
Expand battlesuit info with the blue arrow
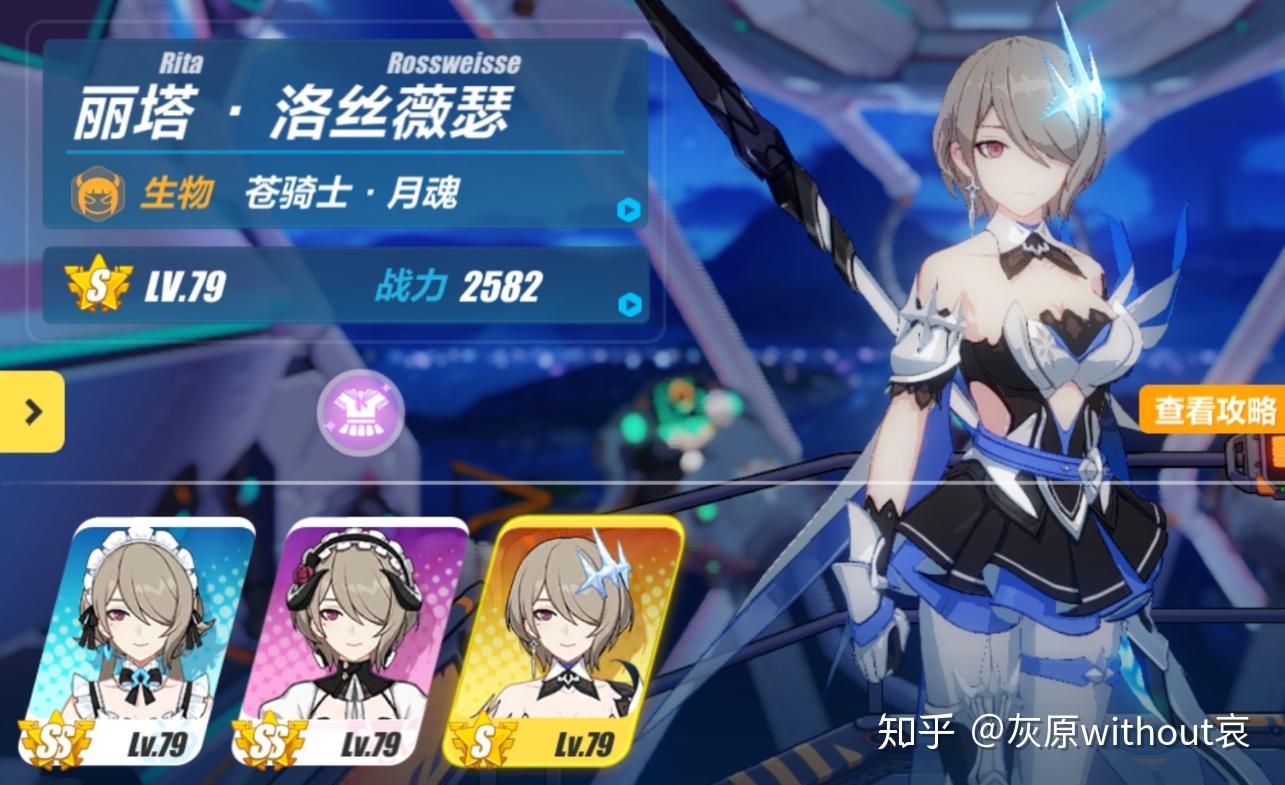(x=627, y=210)
